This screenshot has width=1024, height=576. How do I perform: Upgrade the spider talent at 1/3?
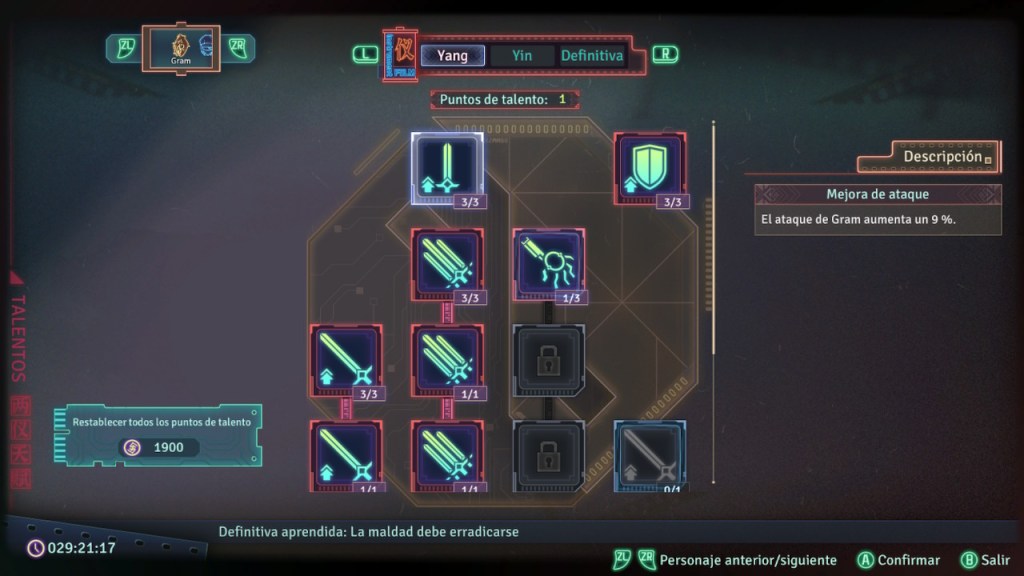pyautogui.click(x=549, y=264)
